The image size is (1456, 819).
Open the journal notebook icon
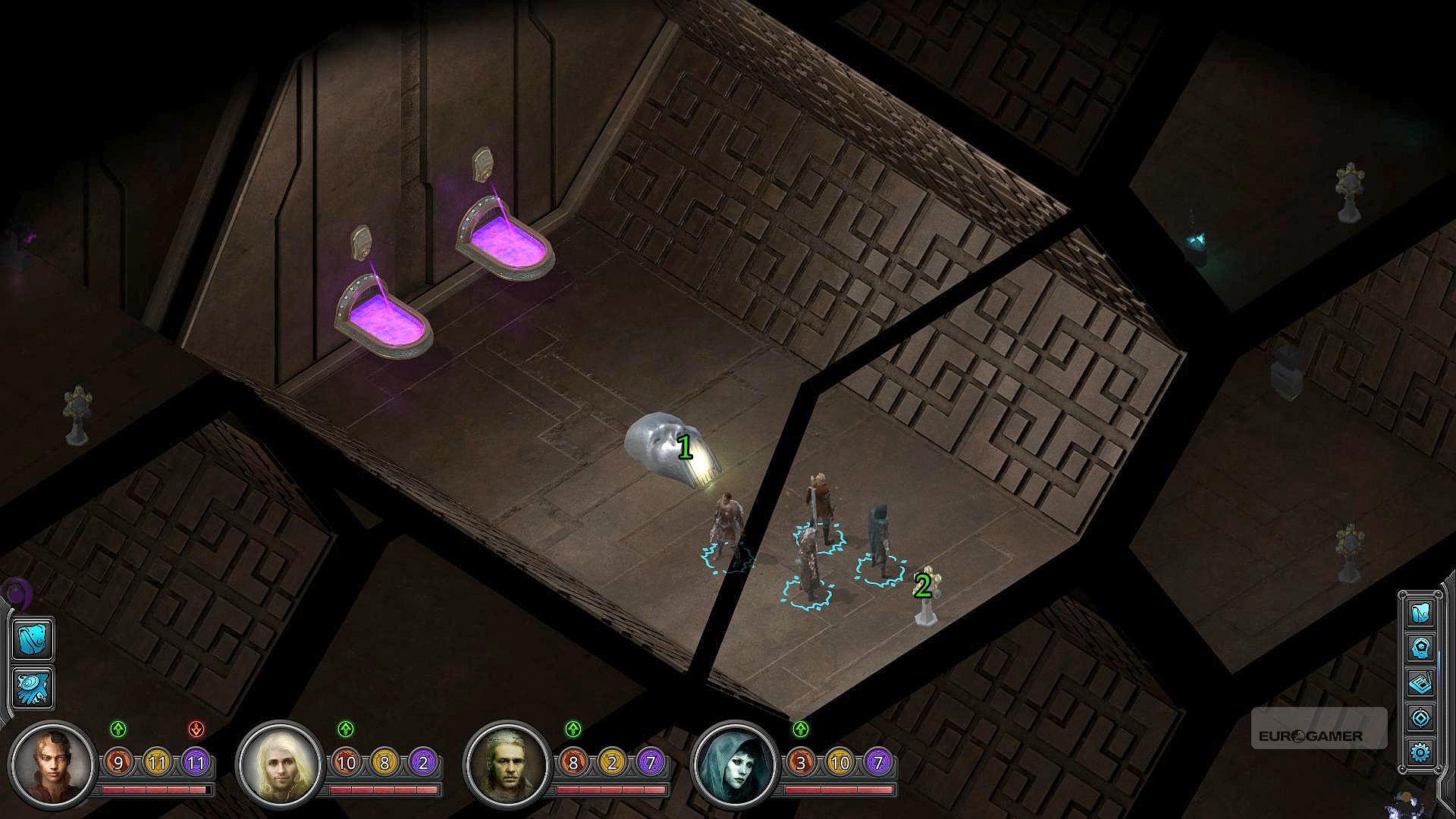[1420, 683]
